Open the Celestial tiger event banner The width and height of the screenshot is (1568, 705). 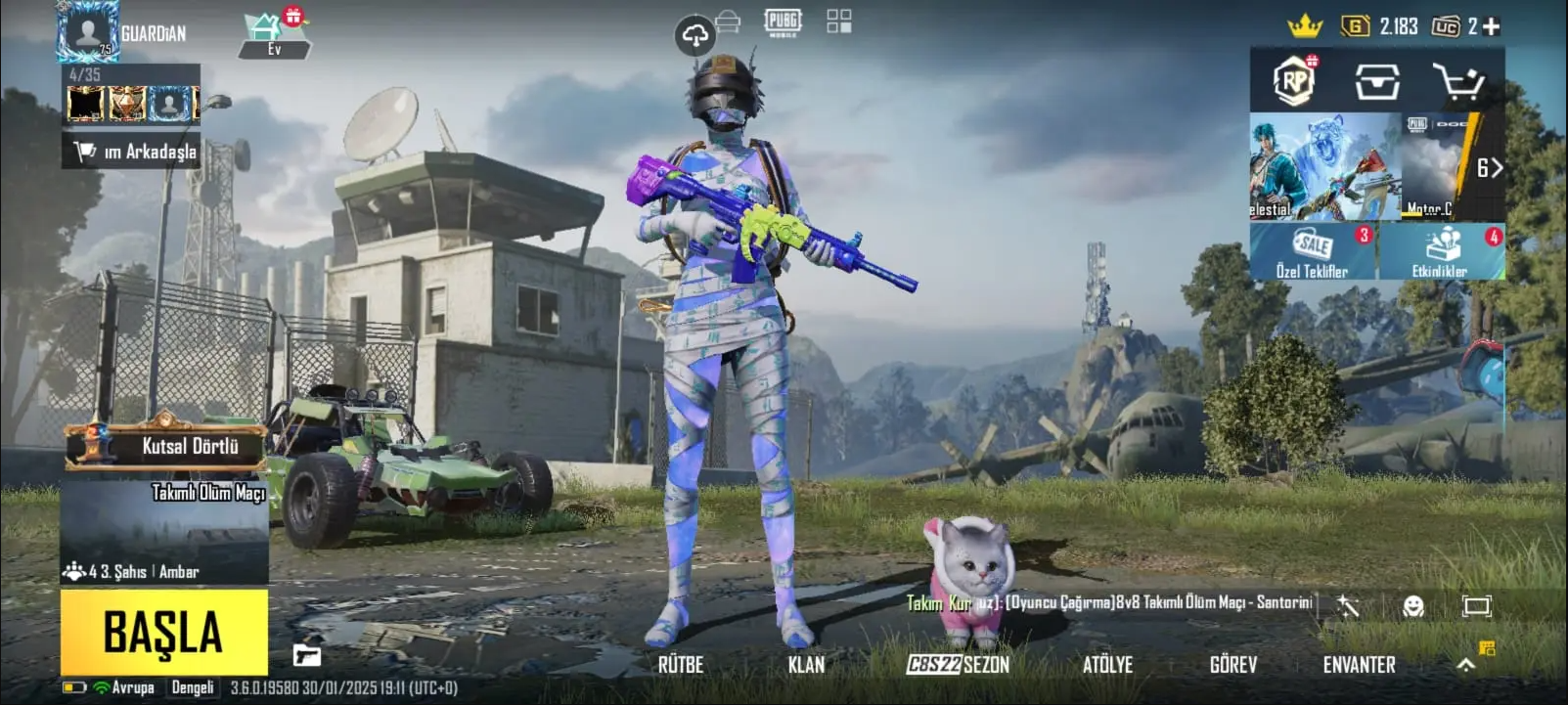coord(1324,167)
